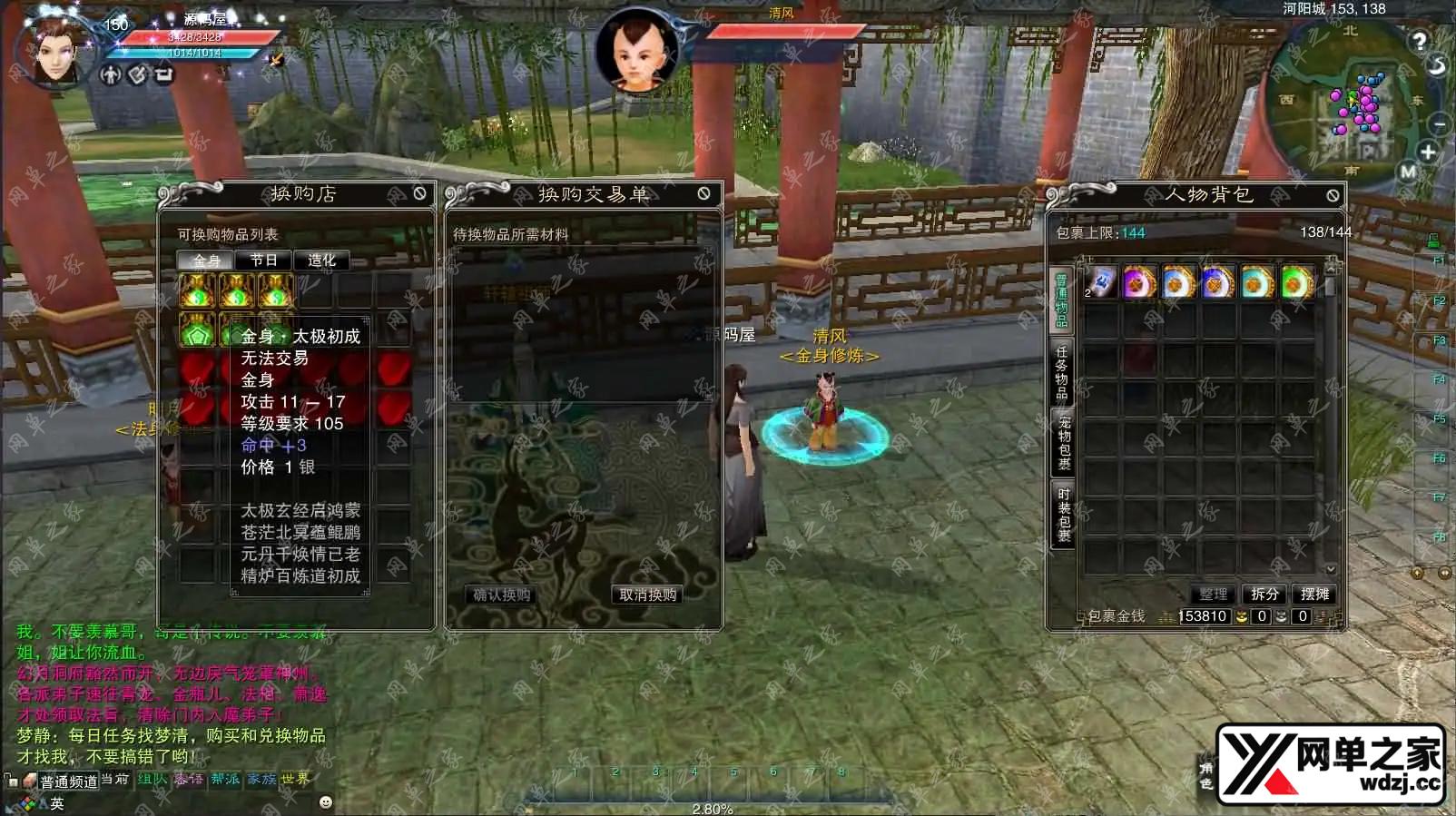Switch to the 时装包裹 costume bag tab
Viewport: 1456px width, 816px height.
click(1063, 514)
